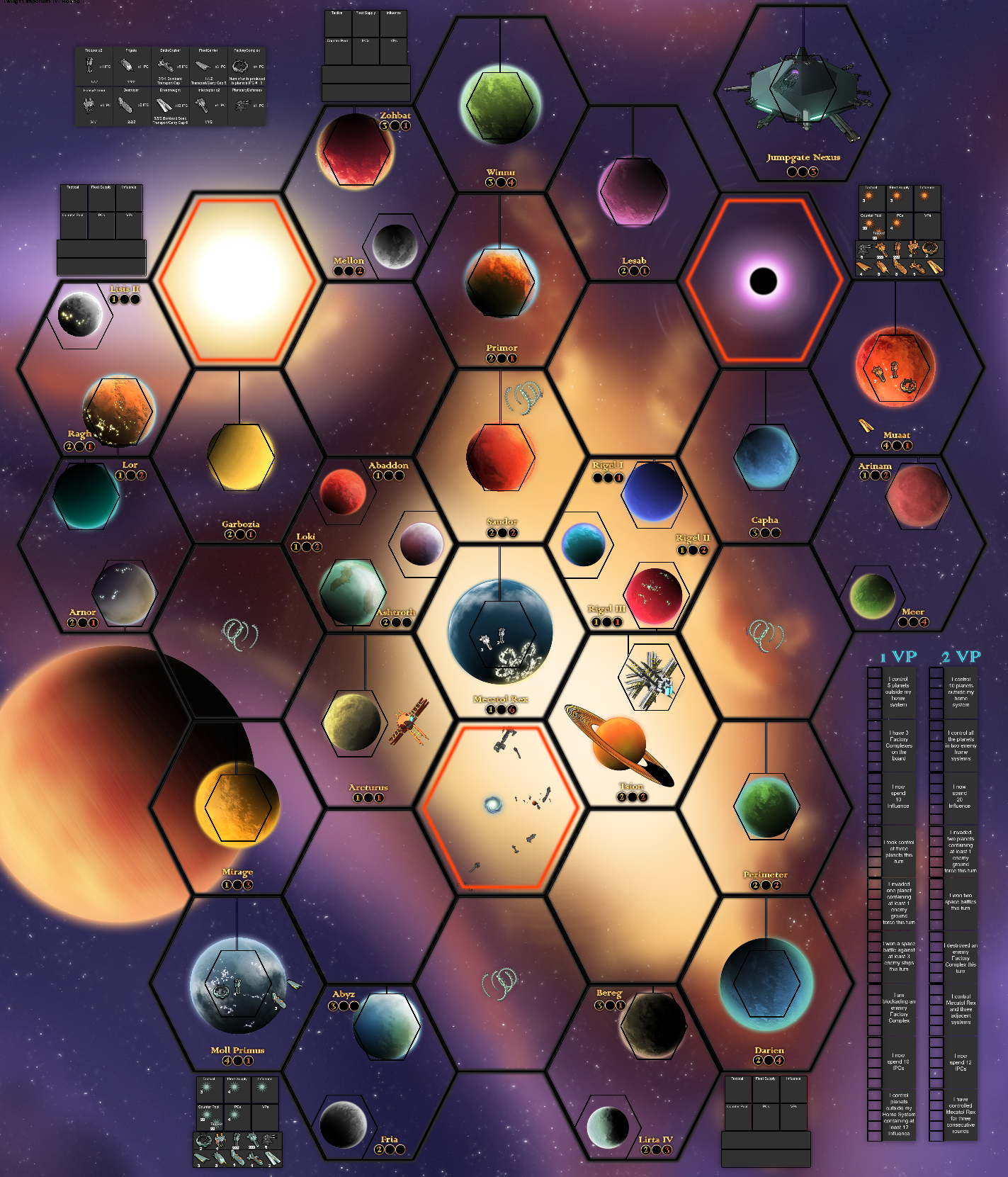This screenshot has width=1008, height=1177.
Task: Click the Destroyer icon in the legend
Action: click(125, 105)
